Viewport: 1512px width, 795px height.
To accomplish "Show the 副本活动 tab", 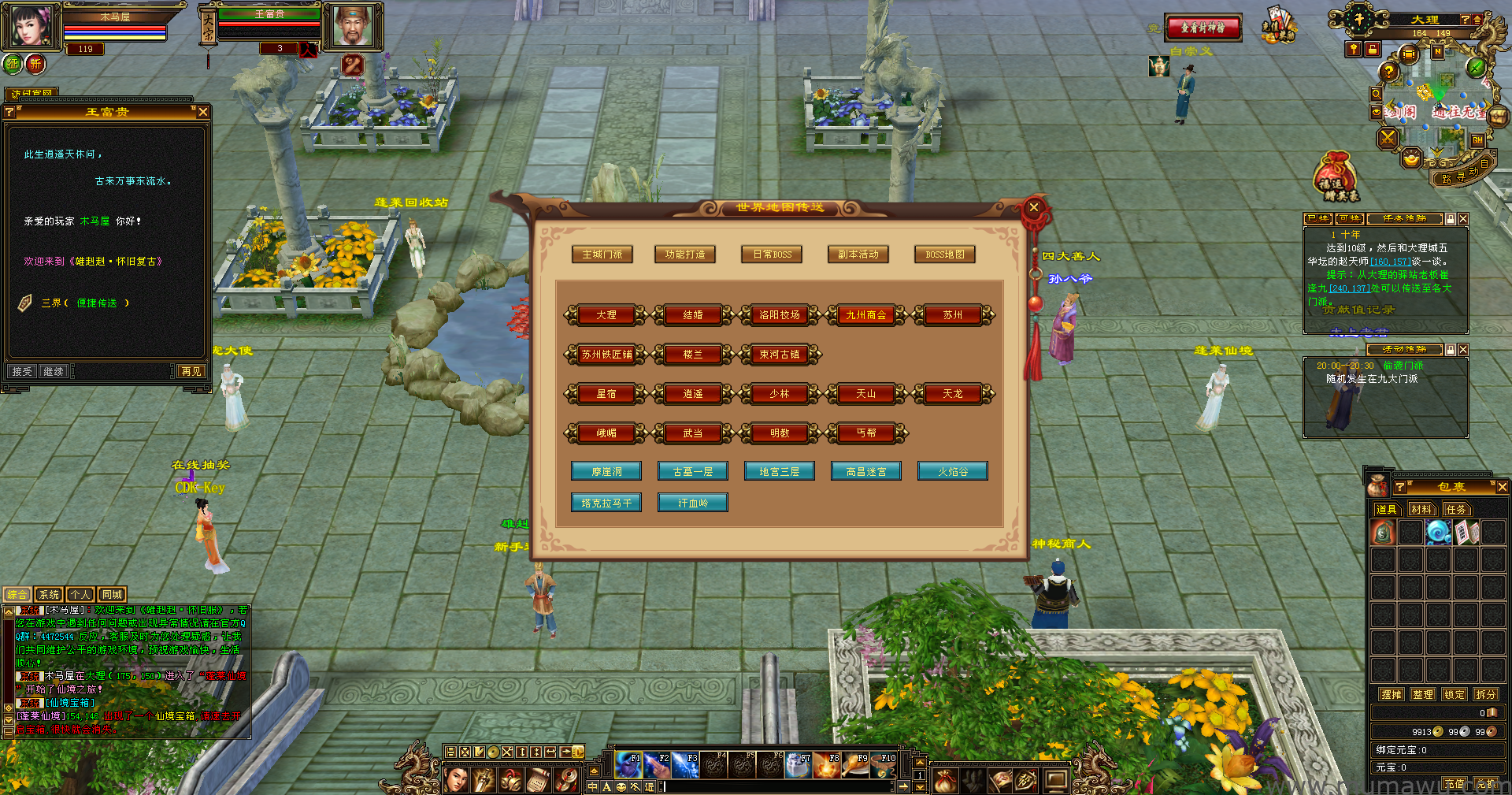I will [x=858, y=254].
